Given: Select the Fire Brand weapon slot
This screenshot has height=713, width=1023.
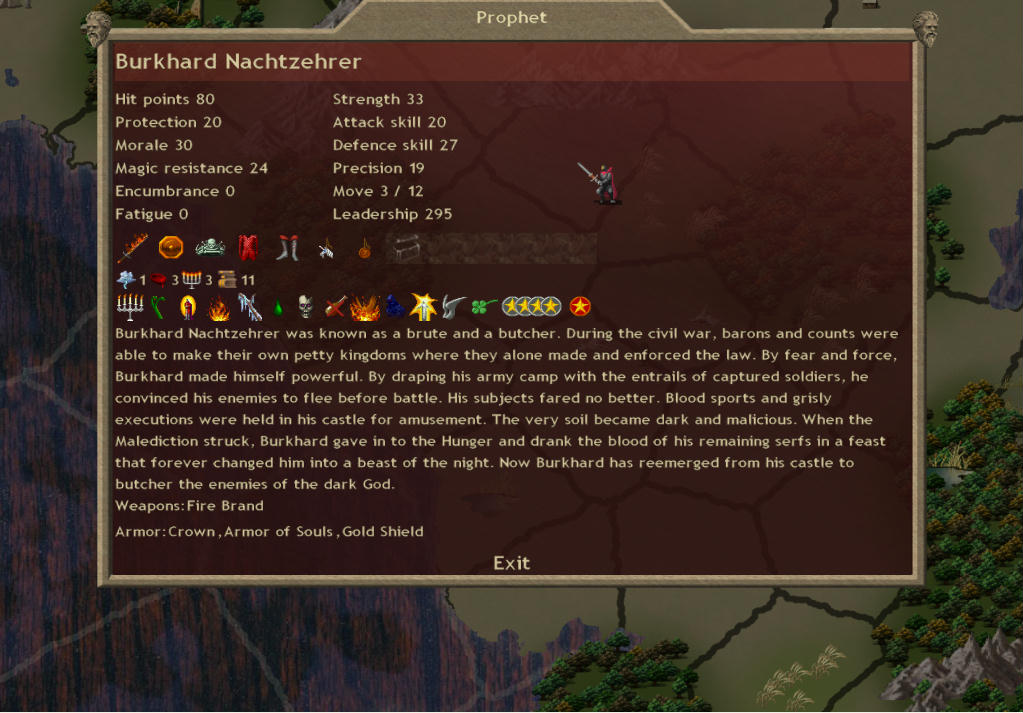Looking at the screenshot, I should pos(133,247).
